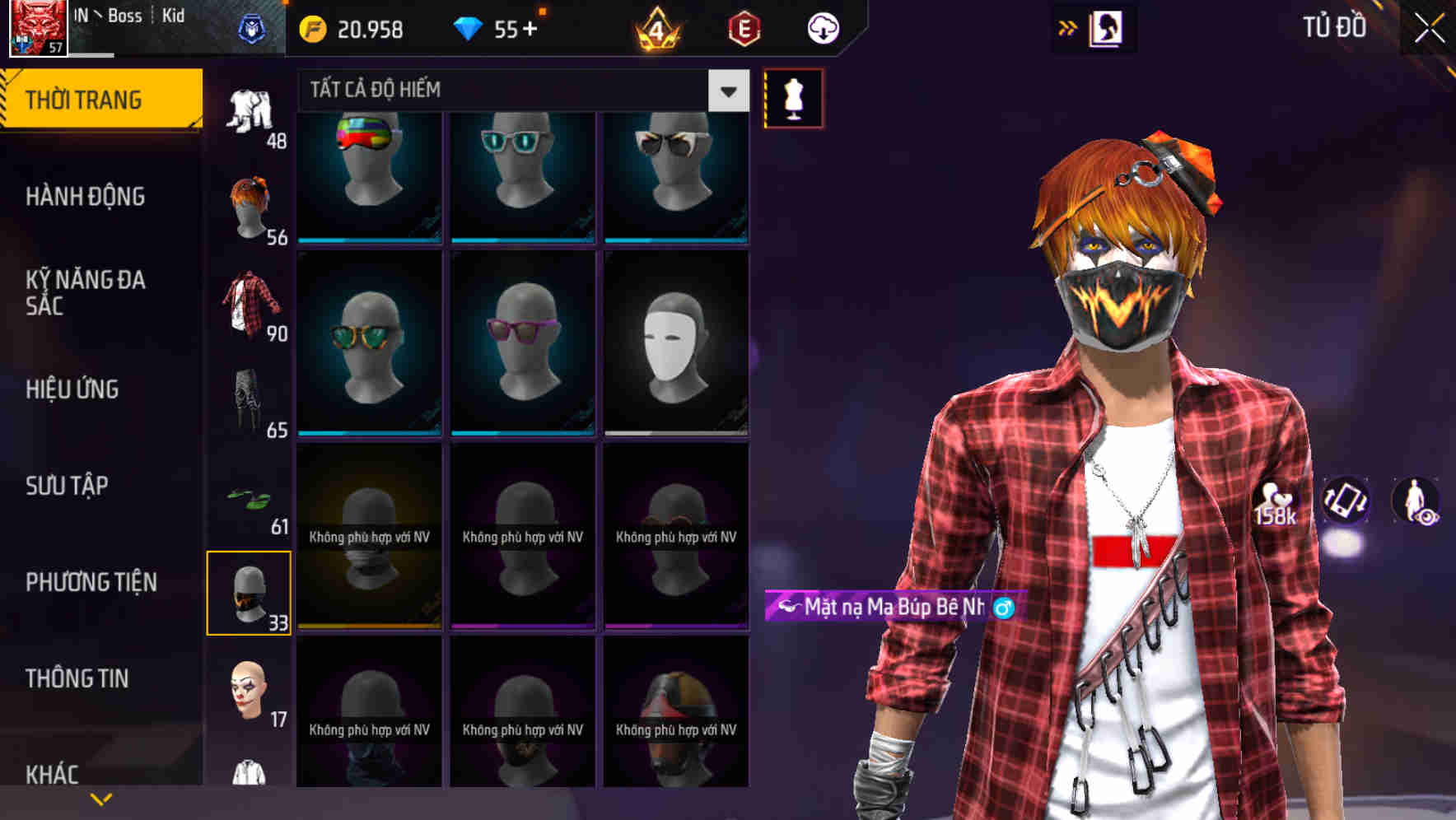Click the double-arrow expander near the loadout icon

(x=1068, y=26)
